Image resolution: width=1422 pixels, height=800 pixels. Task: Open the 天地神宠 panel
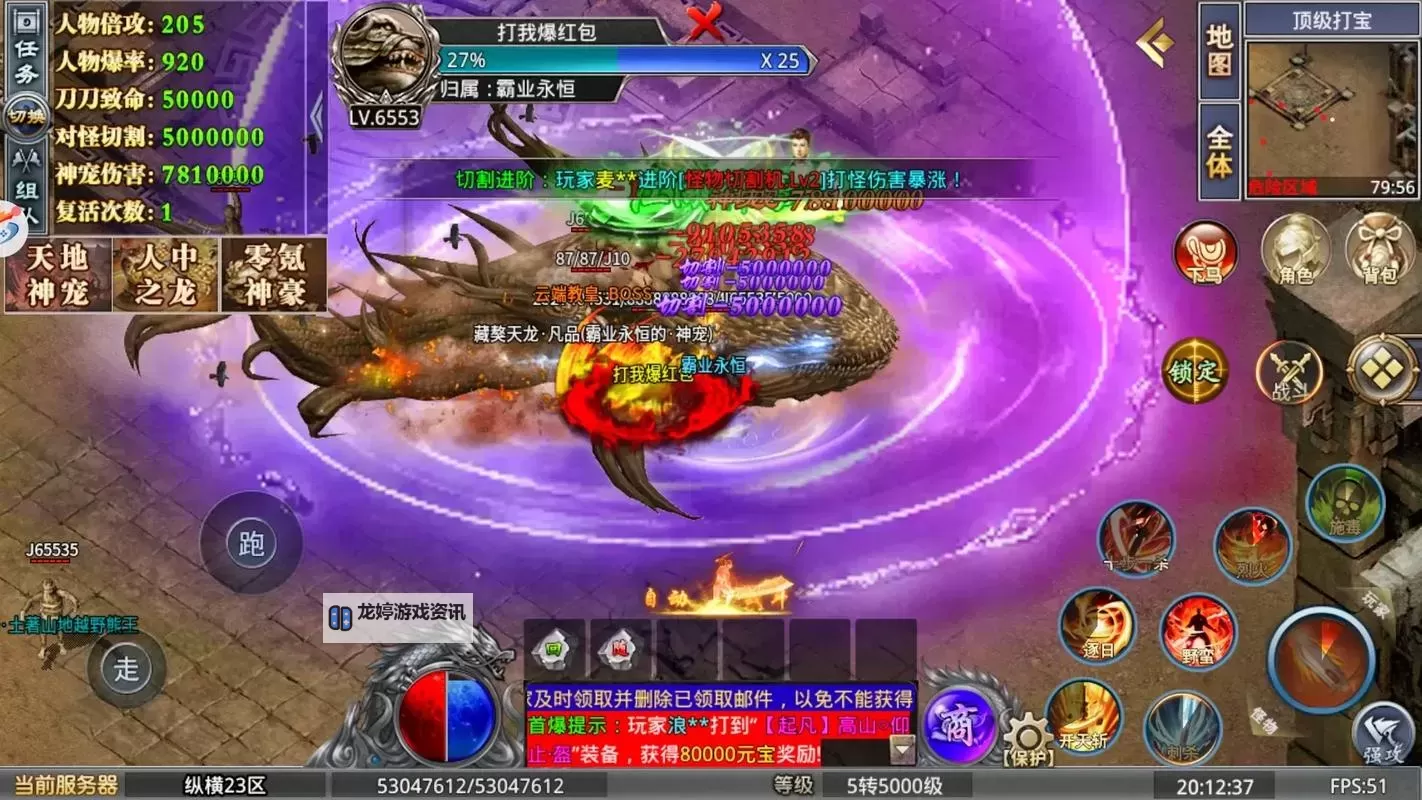57,275
